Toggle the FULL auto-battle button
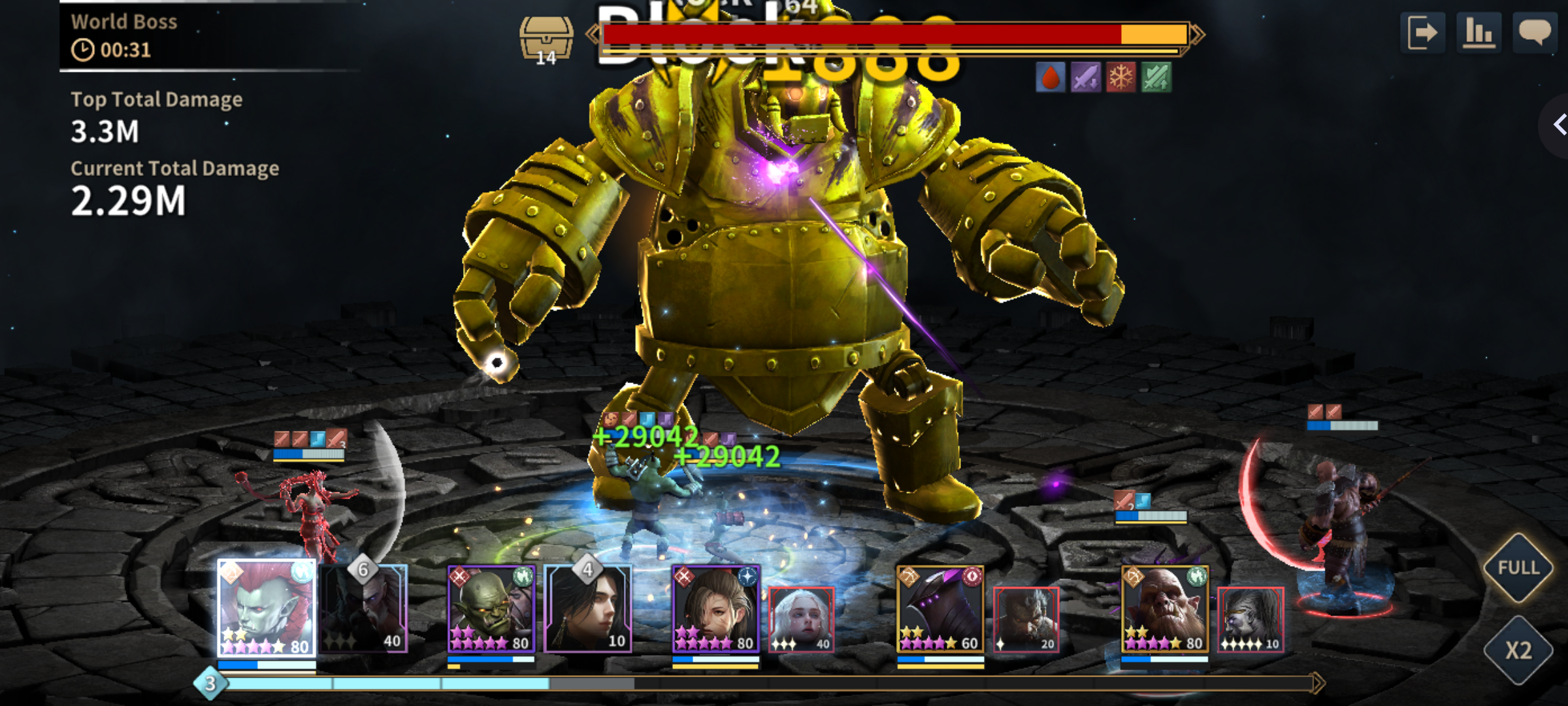 [x=1518, y=567]
